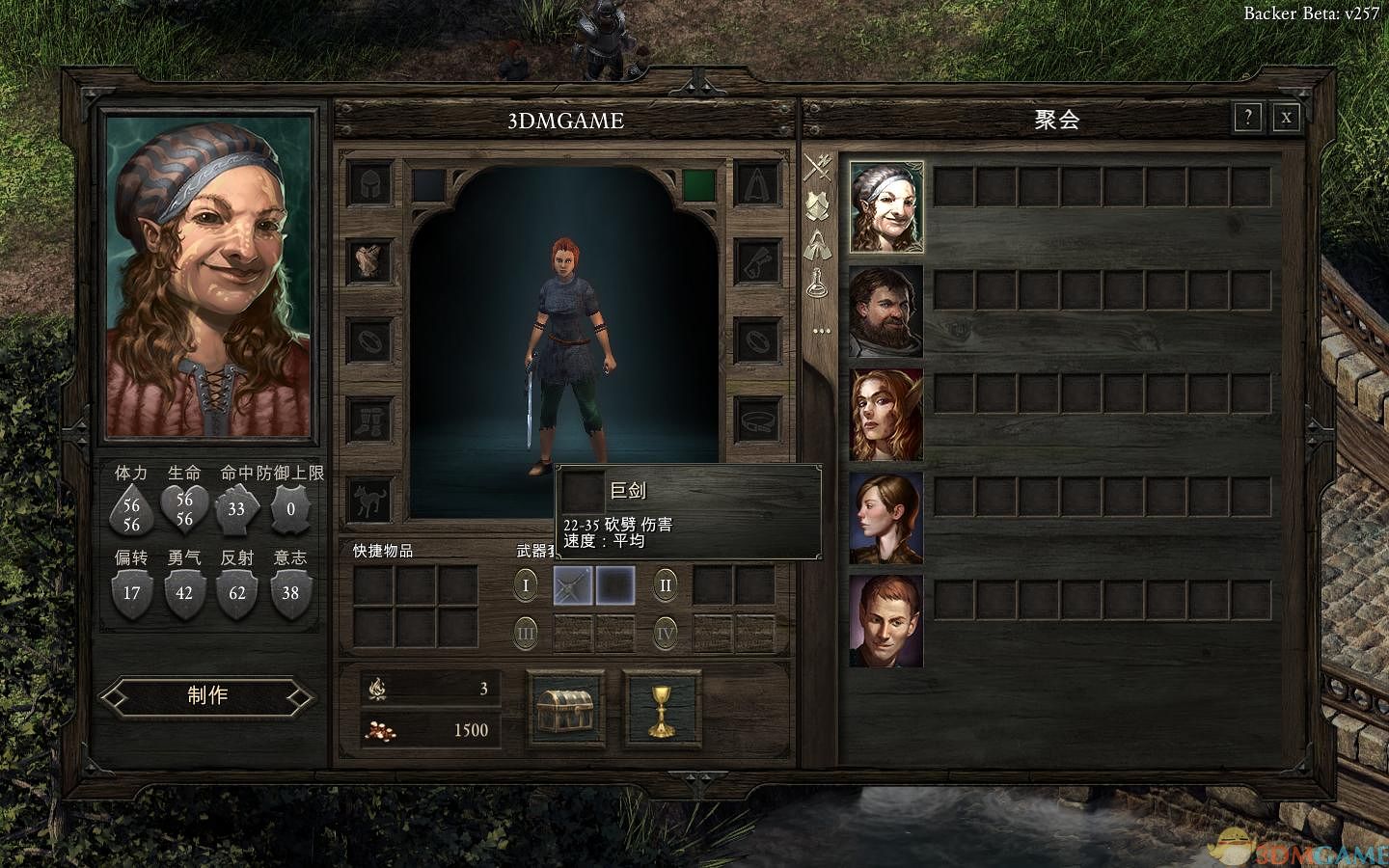Viewport: 1389px width, 868px height.
Task: Switch to weapon set II
Action: (665, 585)
